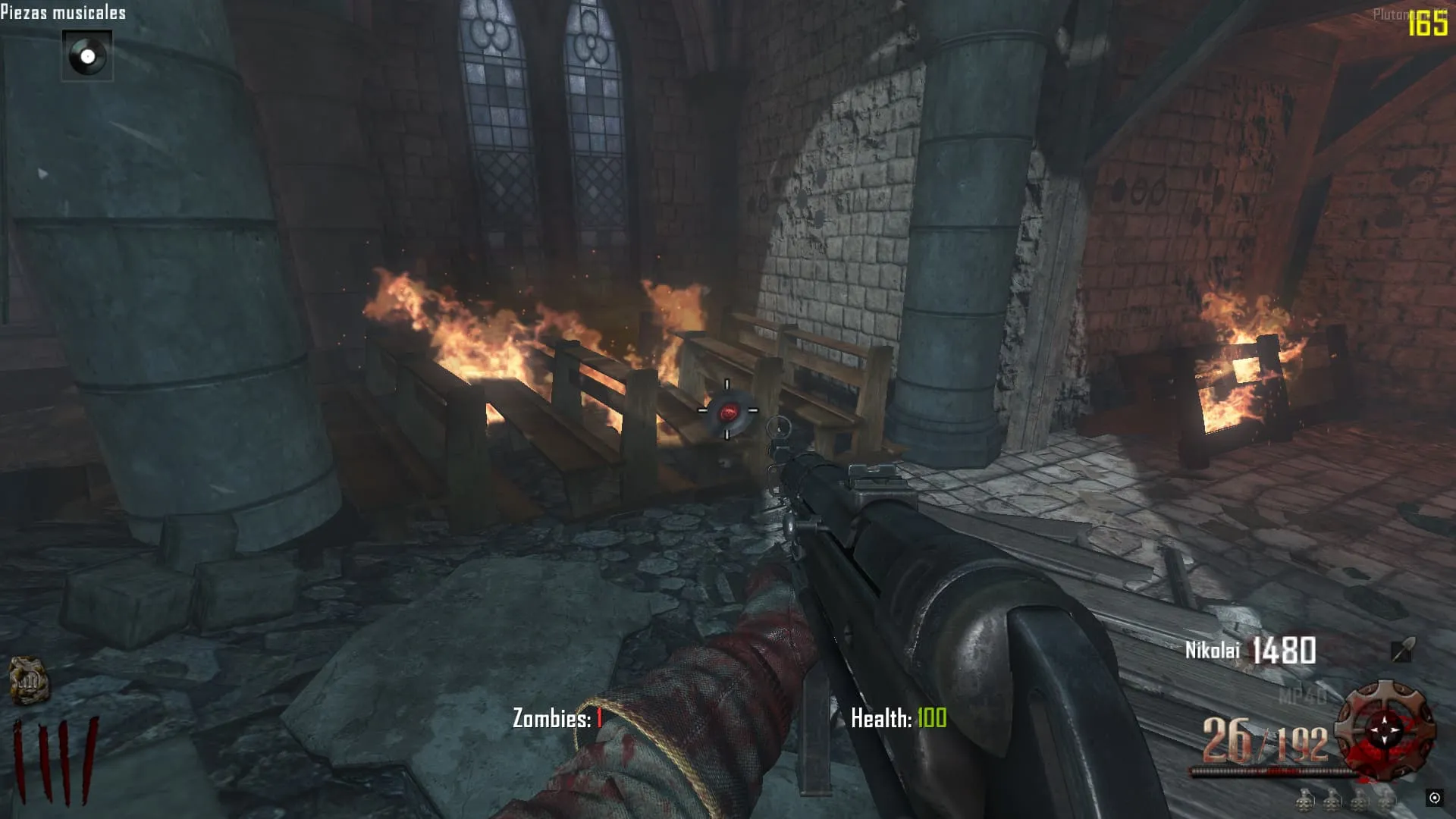Select the shovel icon beside the score
This screenshot has height=819, width=1456.
[x=1402, y=651]
